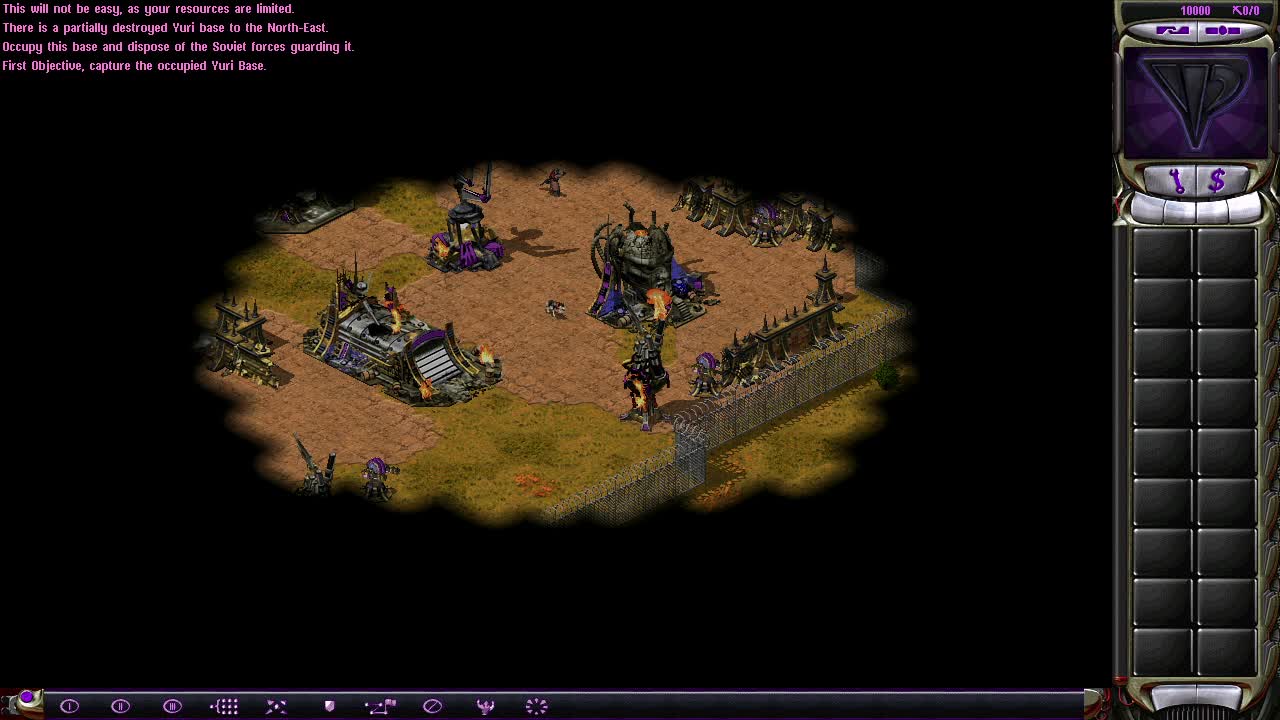Click the select-all-units burst icon

pos(537,705)
